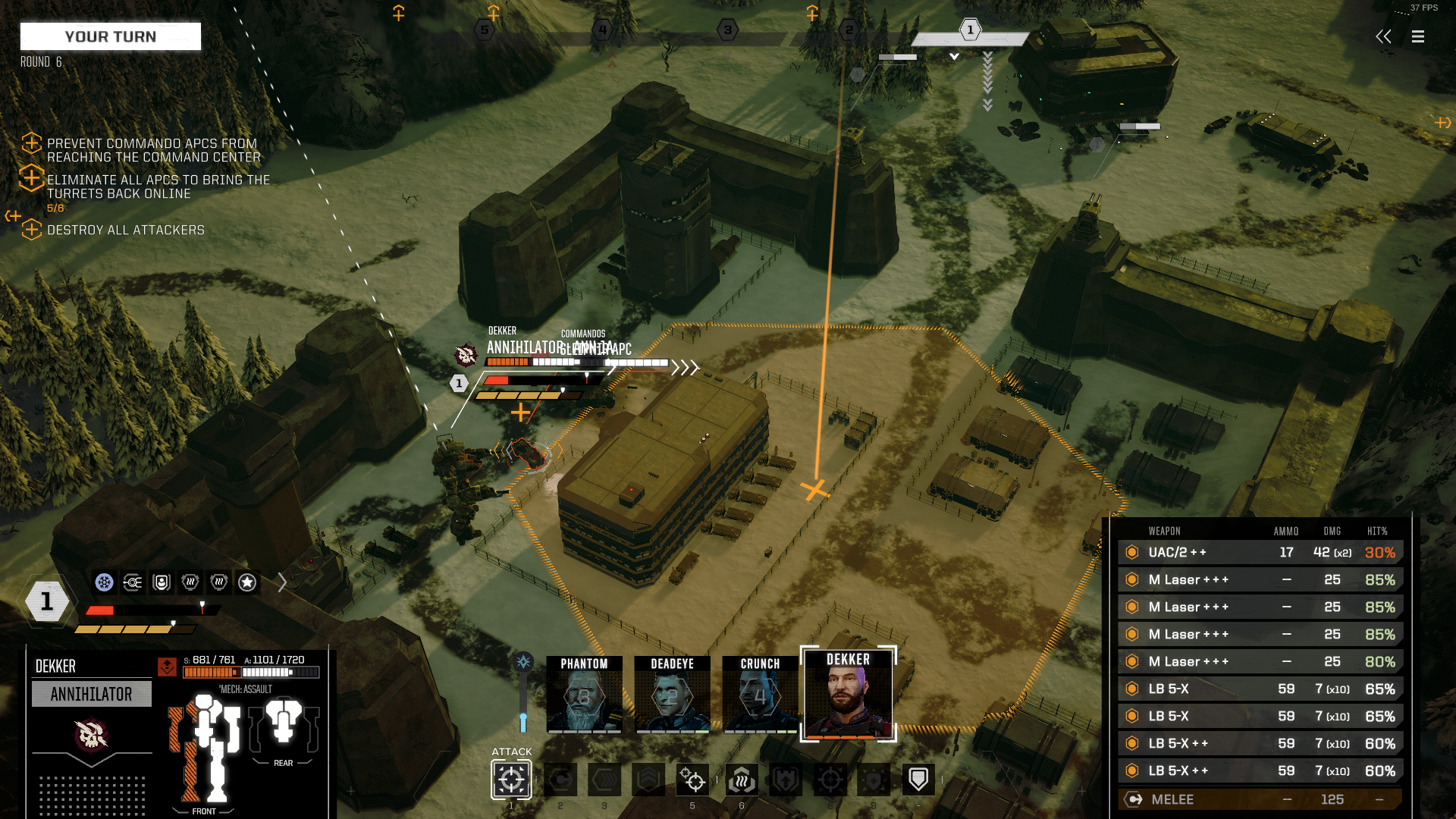Switch to phase 2 on the initiative track
This screenshot has width=1456, height=819.
click(x=848, y=30)
